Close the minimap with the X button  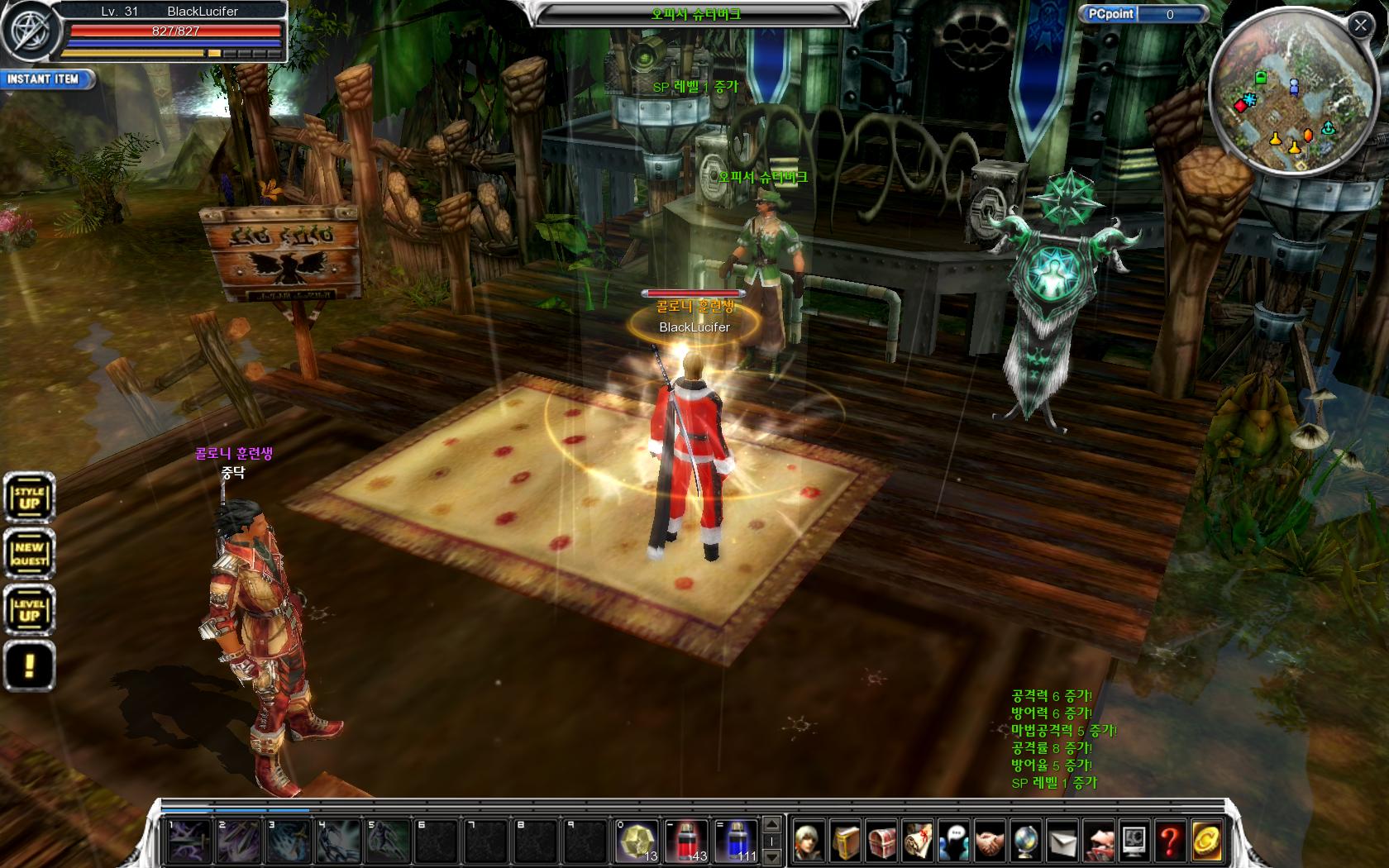(x=1360, y=25)
